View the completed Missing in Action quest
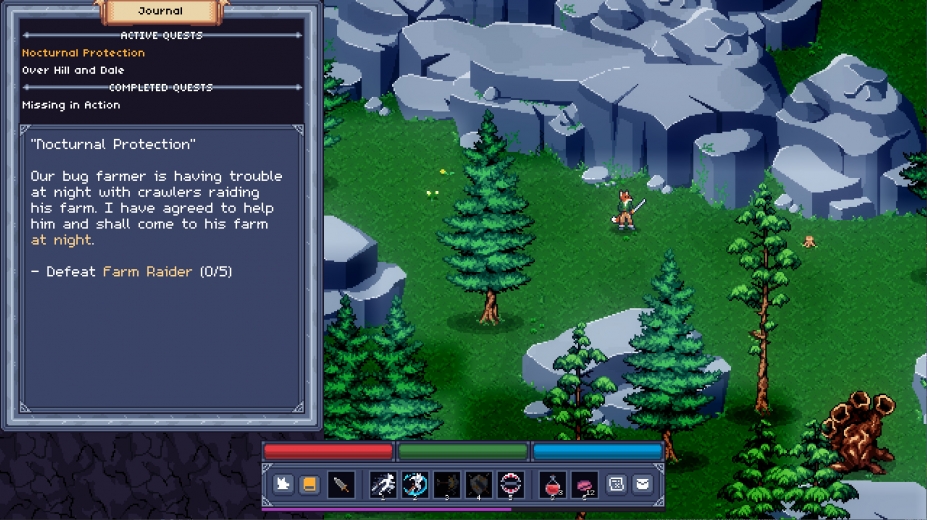The image size is (927, 520). 71,105
